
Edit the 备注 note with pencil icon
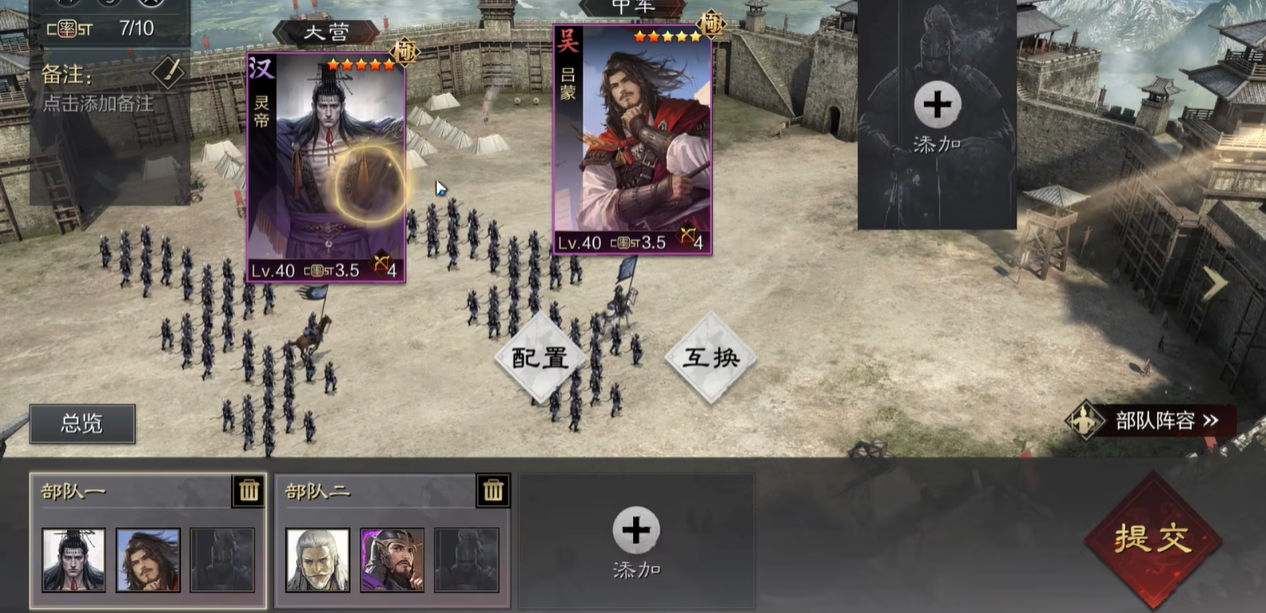(167, 72)
